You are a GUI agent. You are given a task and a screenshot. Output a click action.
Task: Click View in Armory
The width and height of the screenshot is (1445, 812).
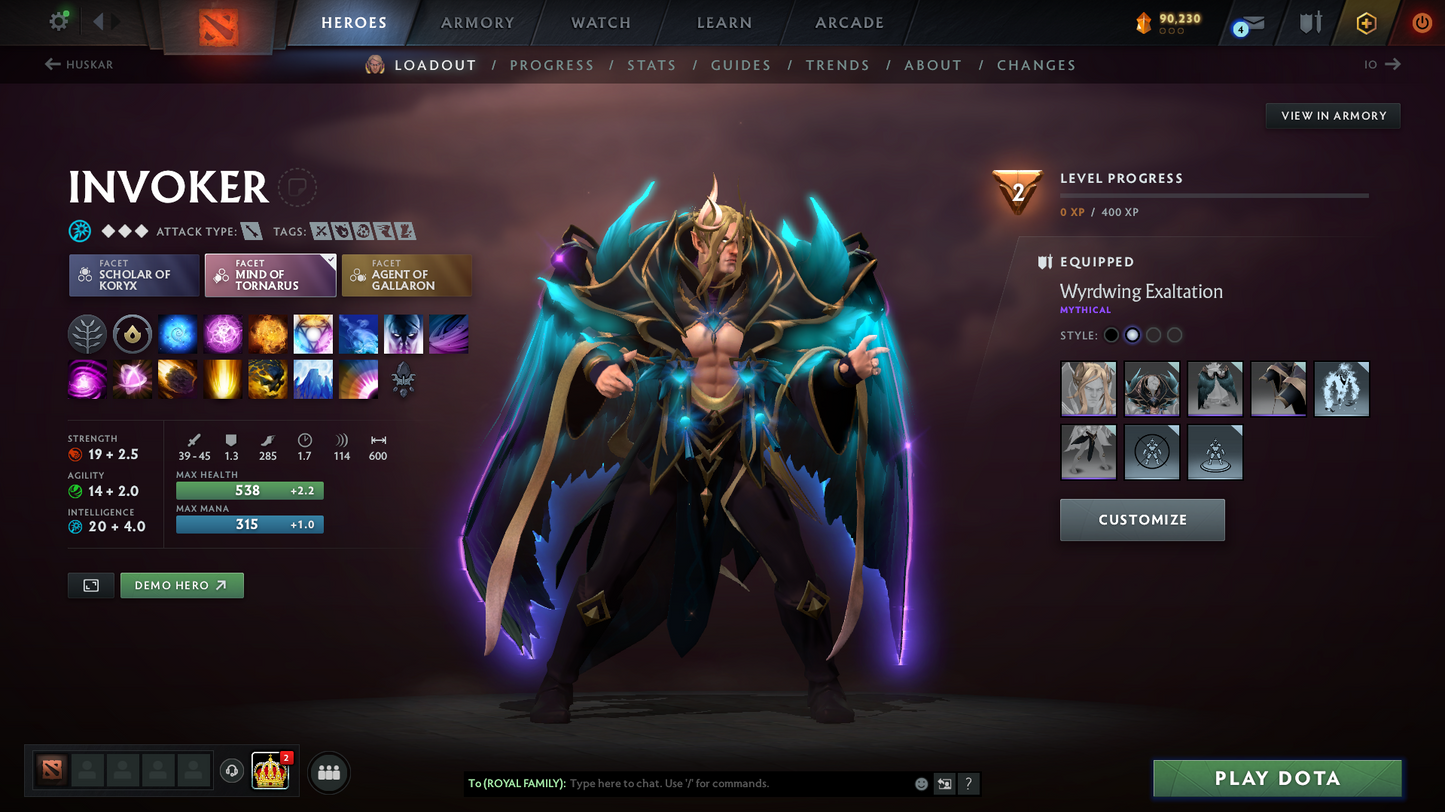(1333, 116)
